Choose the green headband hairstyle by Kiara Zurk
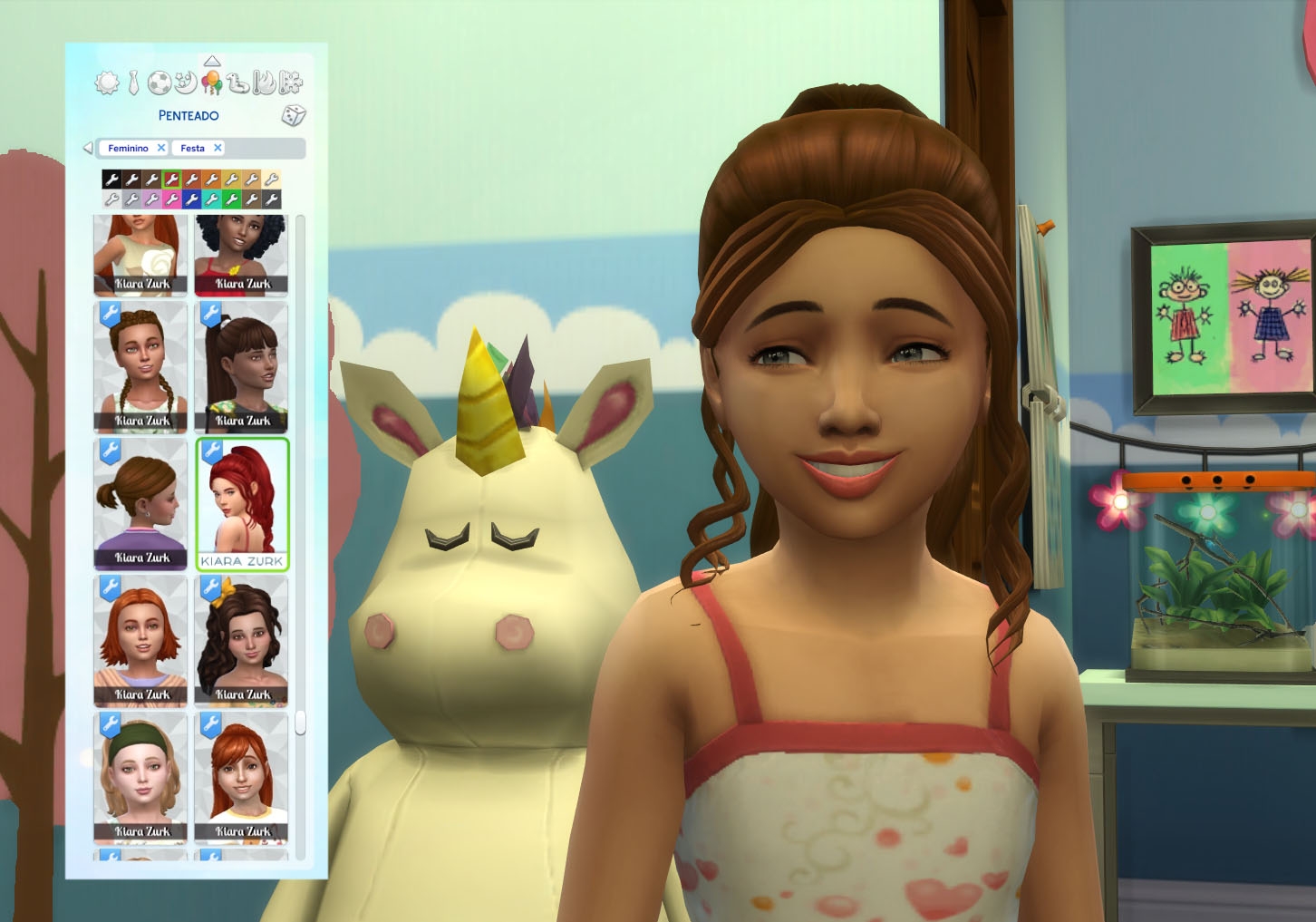Image resolution: width=1316 pixels, height=922 pixels. point(139,775)
